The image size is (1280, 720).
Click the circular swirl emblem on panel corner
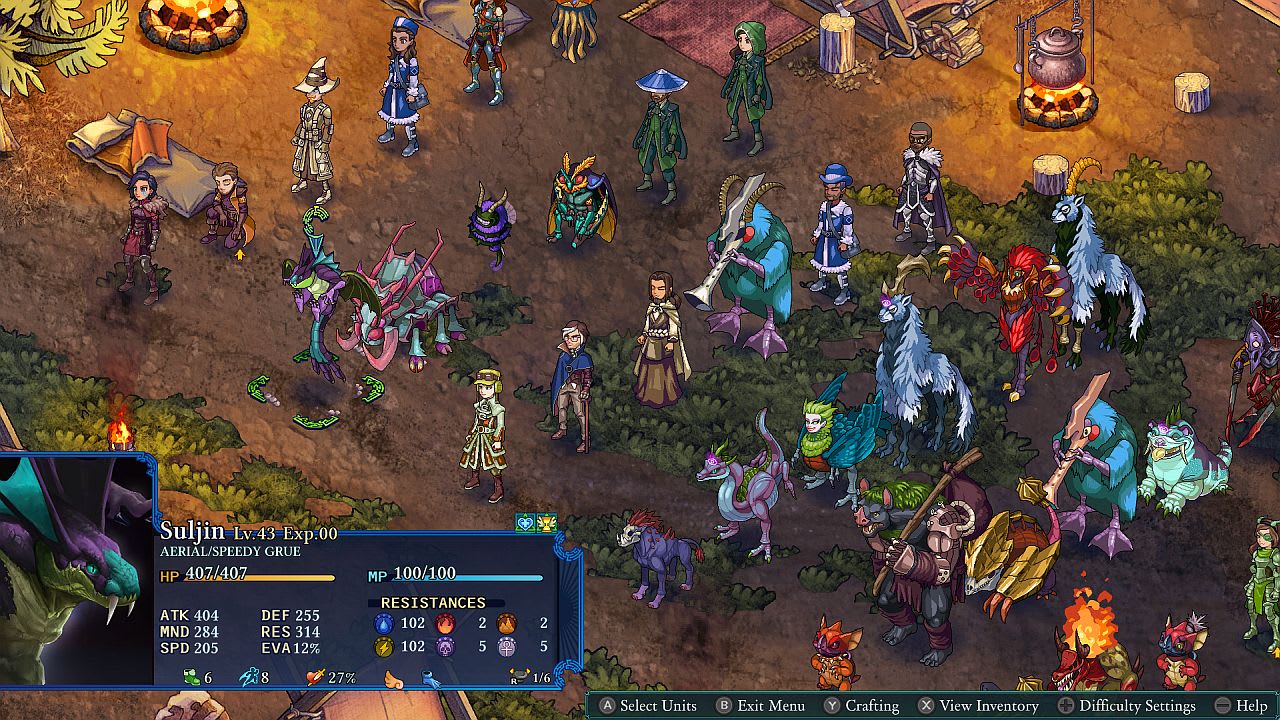(567, 671)
